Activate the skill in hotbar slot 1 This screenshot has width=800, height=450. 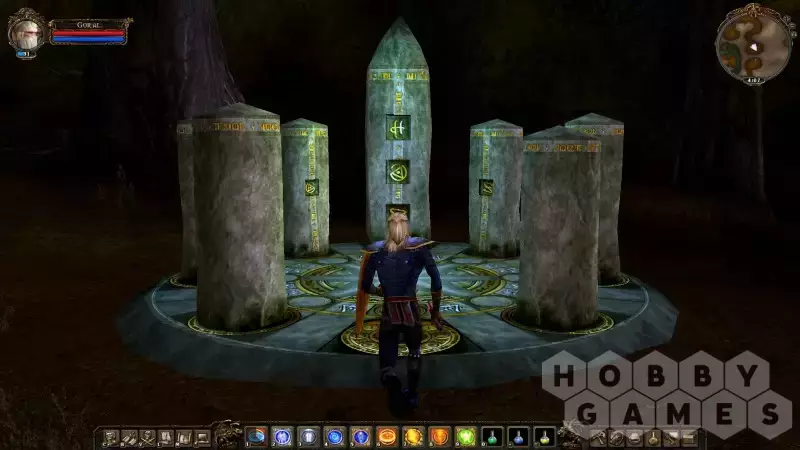point(256,436)
